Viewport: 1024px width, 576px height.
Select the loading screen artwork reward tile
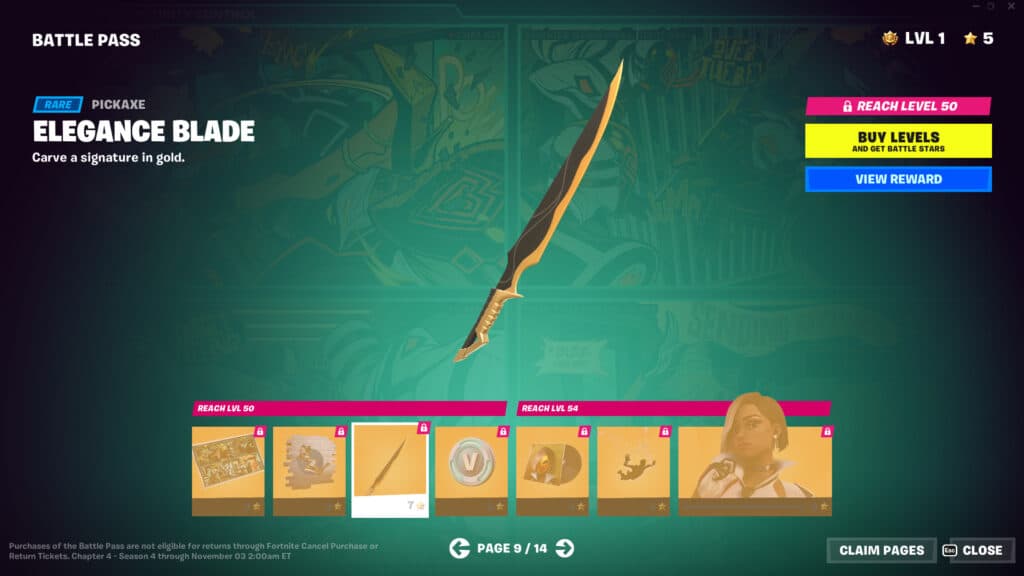tap(228, 470)
